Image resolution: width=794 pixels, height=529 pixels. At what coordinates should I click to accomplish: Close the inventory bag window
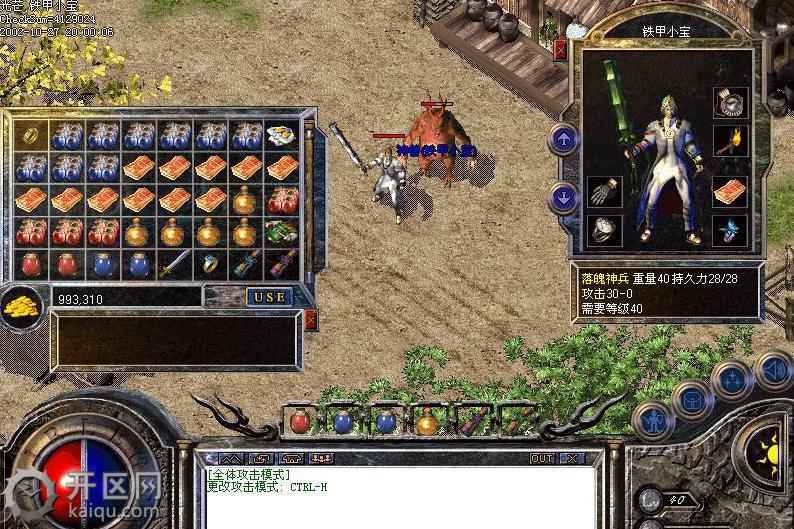[310, 320]
